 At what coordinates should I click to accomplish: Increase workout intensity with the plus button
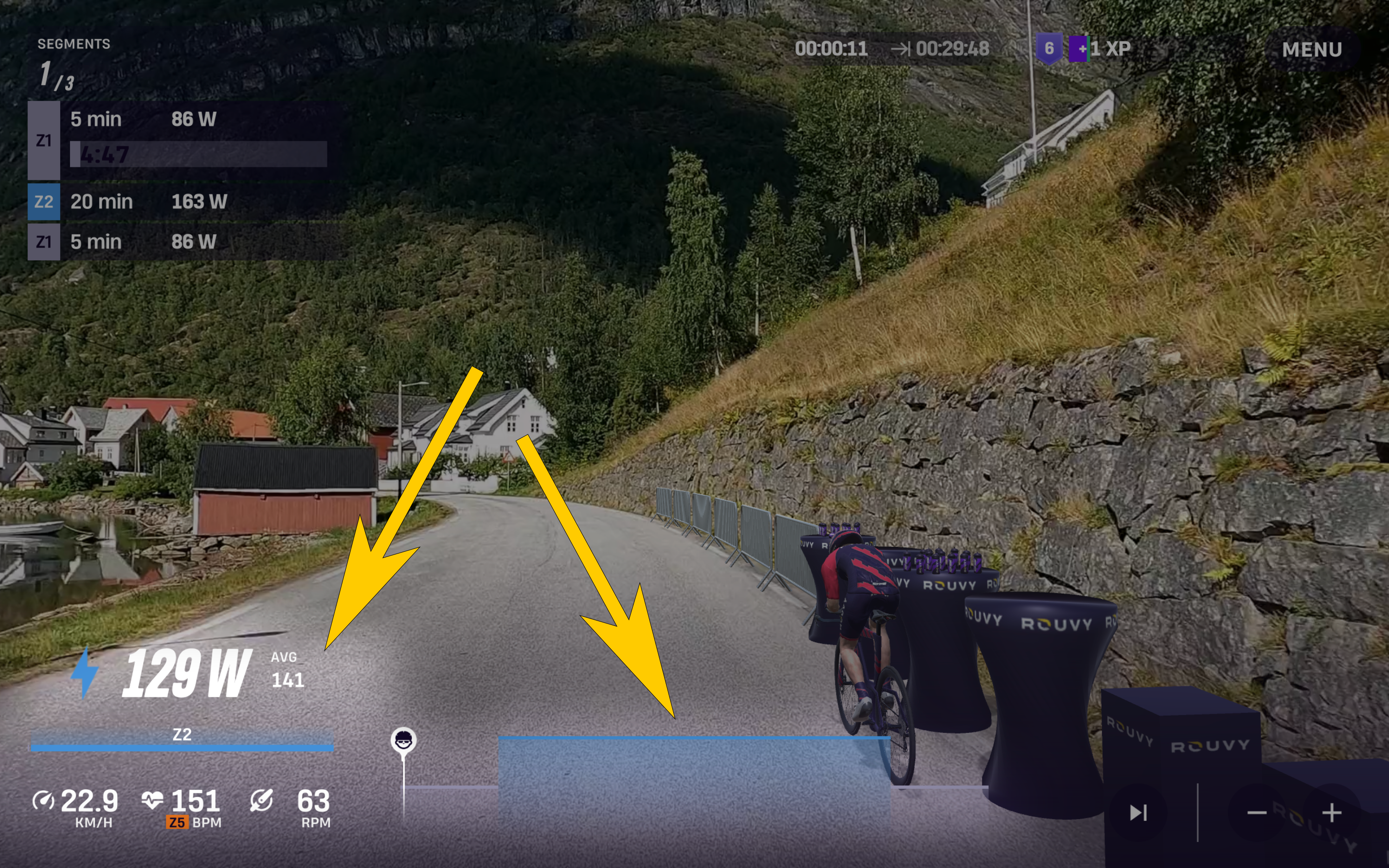pyautogui.click(x=1332, y=813)
